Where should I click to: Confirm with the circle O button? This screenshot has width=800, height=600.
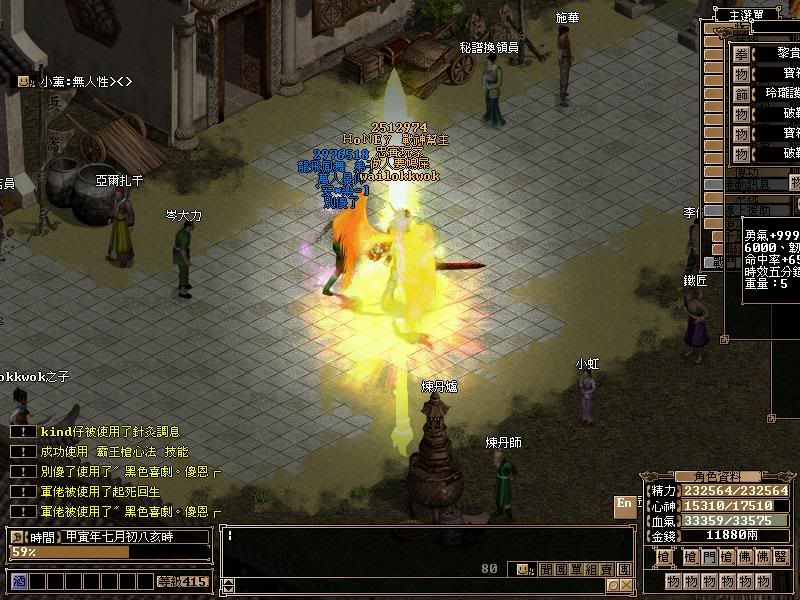(613, 585)
